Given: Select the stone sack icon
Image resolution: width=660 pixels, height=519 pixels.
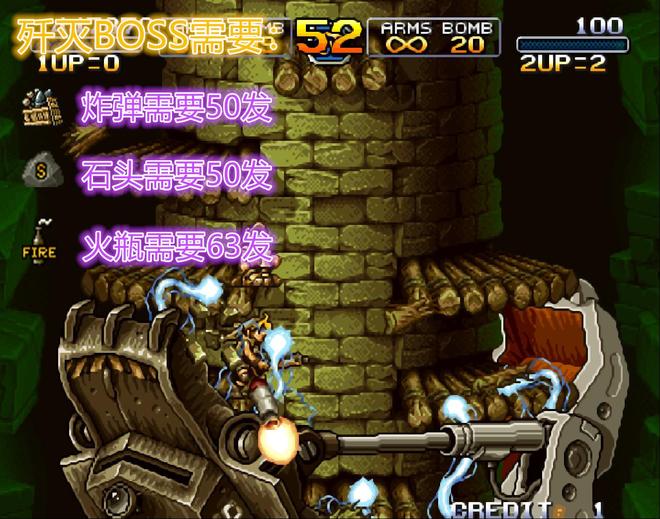Looking at the screenshot, I should [x=41, y=170].
